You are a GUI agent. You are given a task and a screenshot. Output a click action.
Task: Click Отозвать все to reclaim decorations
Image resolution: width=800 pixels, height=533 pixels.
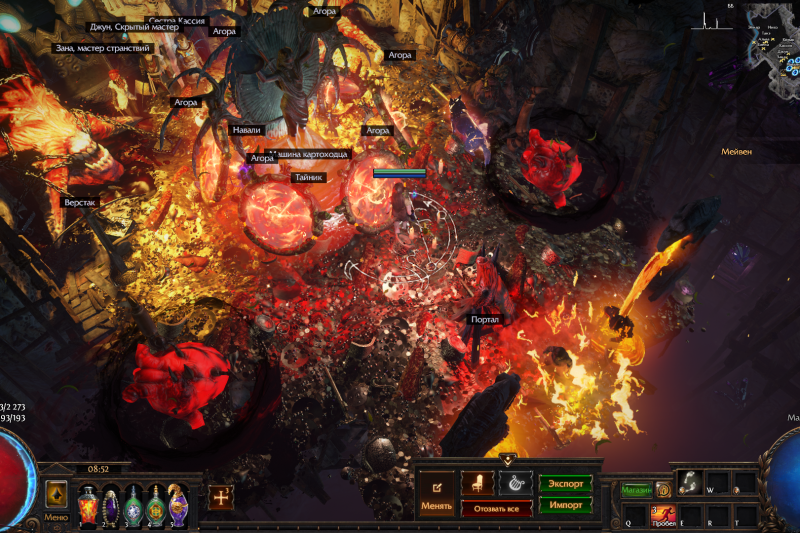coord(496,507)
